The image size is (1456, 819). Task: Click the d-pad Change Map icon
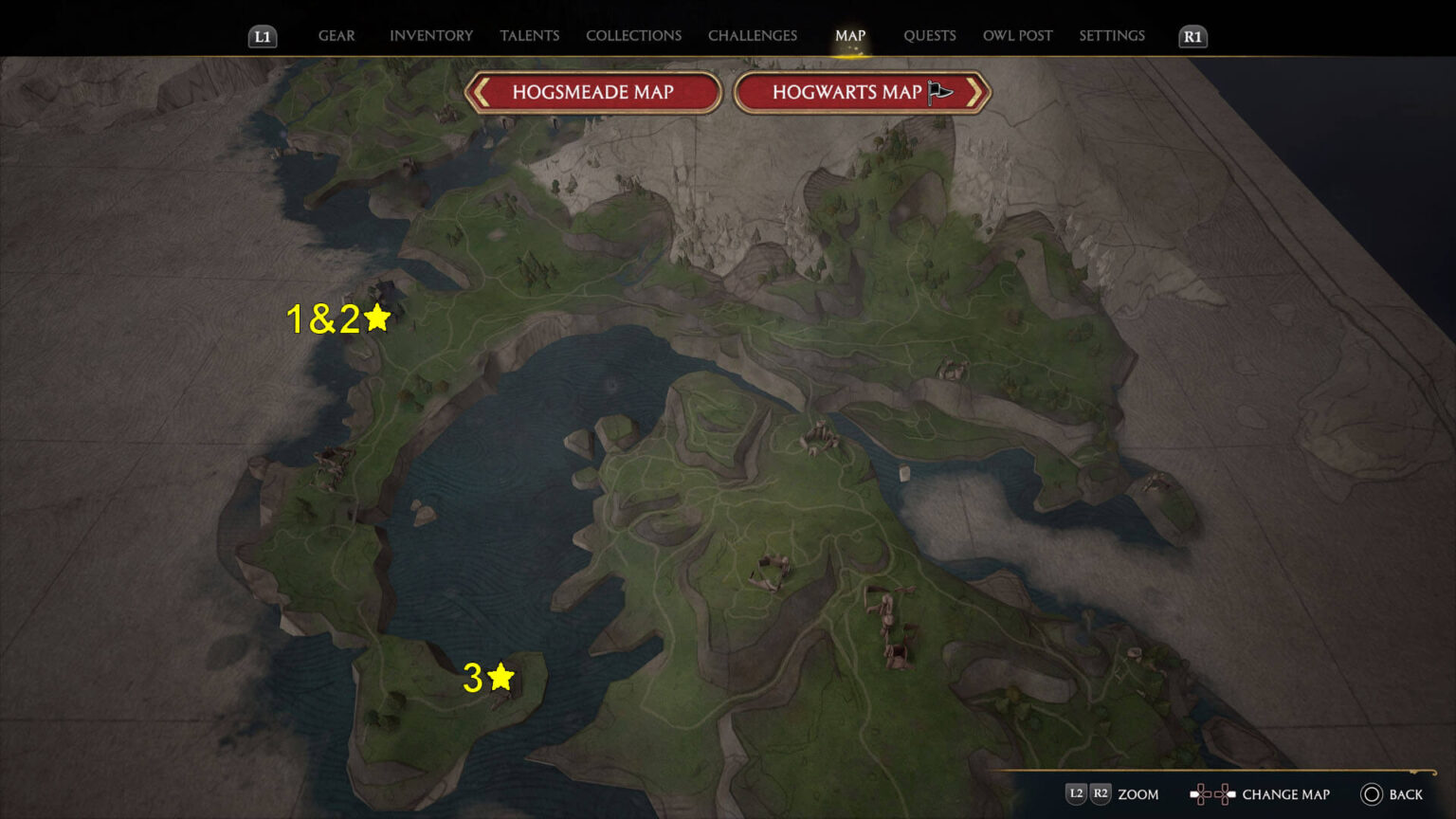click(1214, 793)
